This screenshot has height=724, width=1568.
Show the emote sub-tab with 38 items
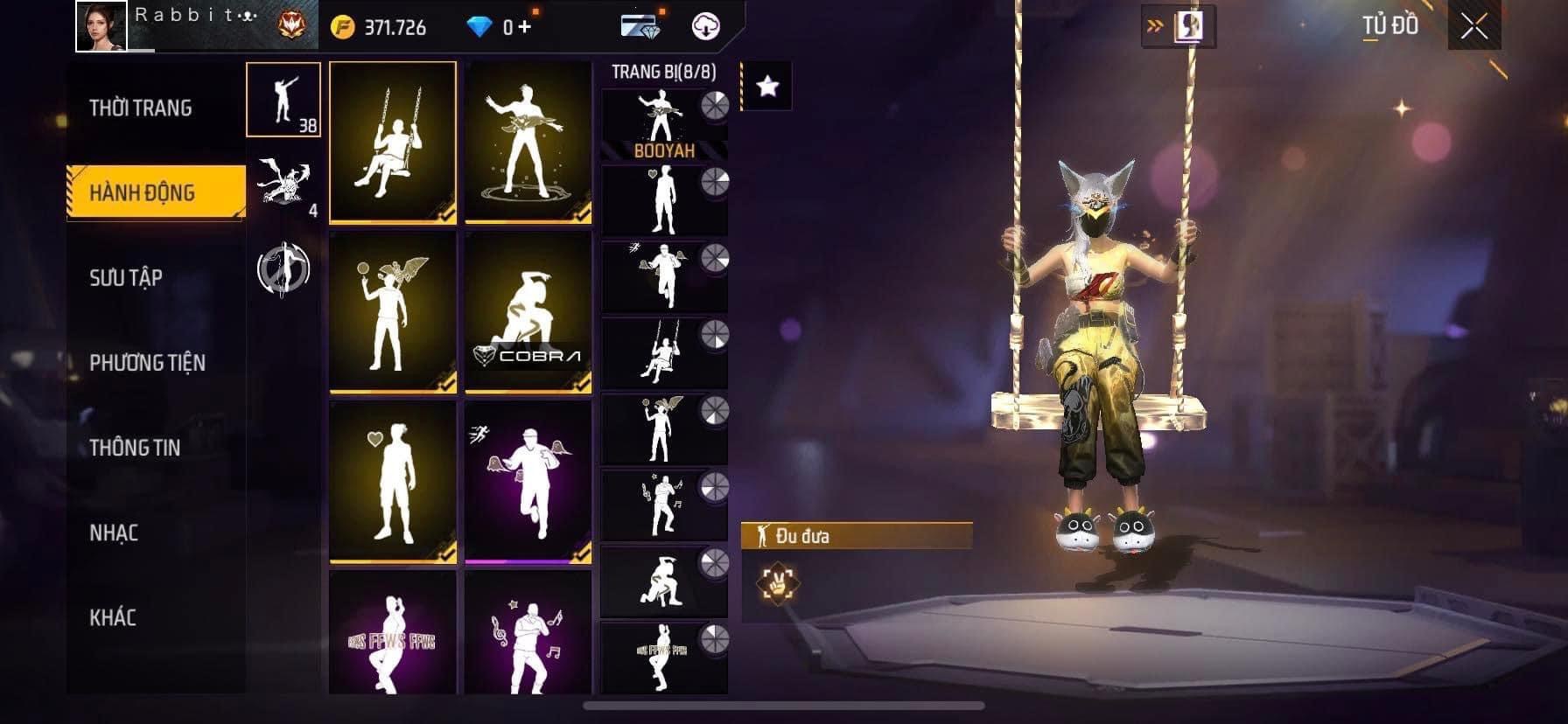(x=283, y=100)
